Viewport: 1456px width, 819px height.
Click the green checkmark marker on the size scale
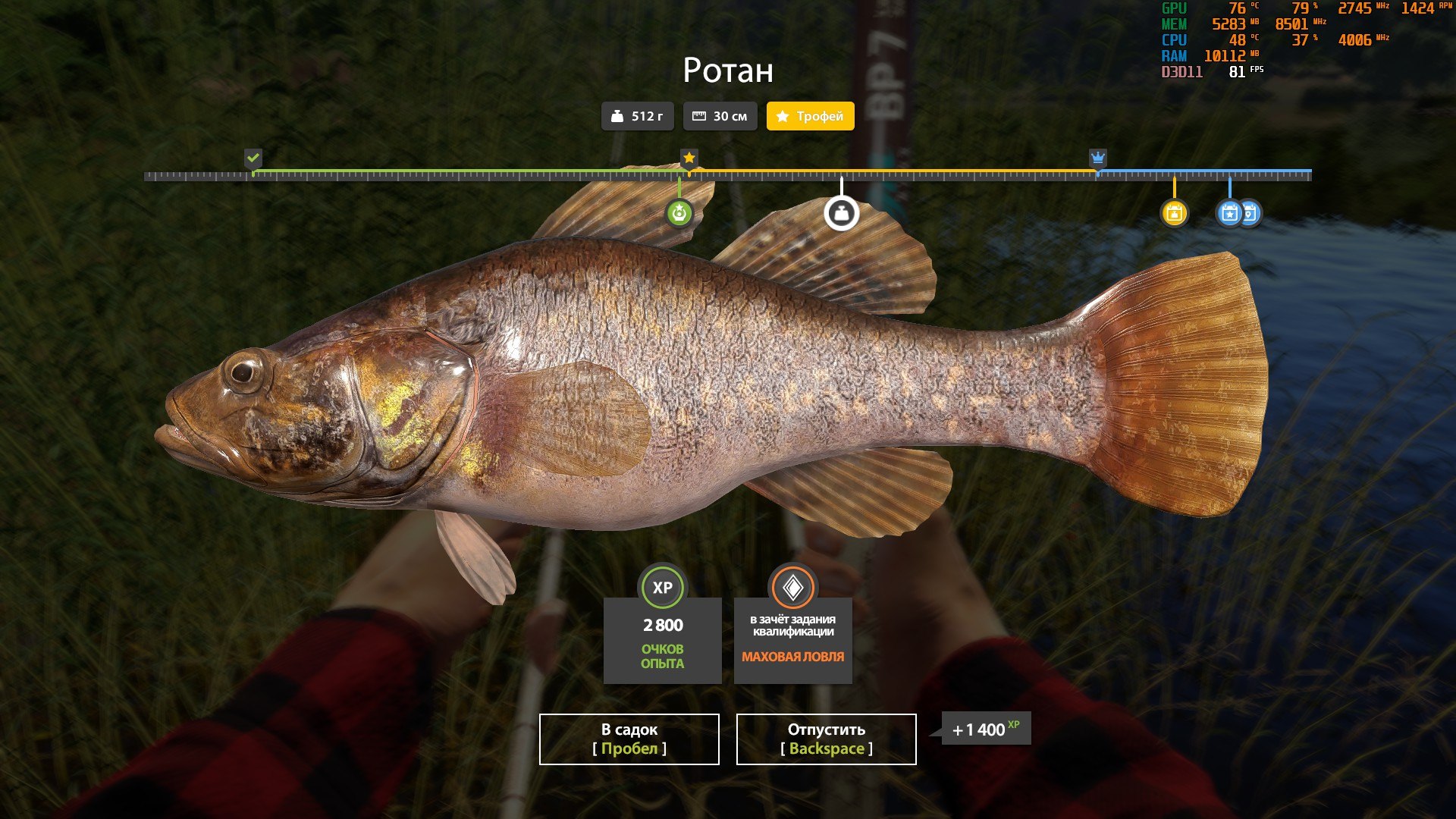[x=253, y=158]
